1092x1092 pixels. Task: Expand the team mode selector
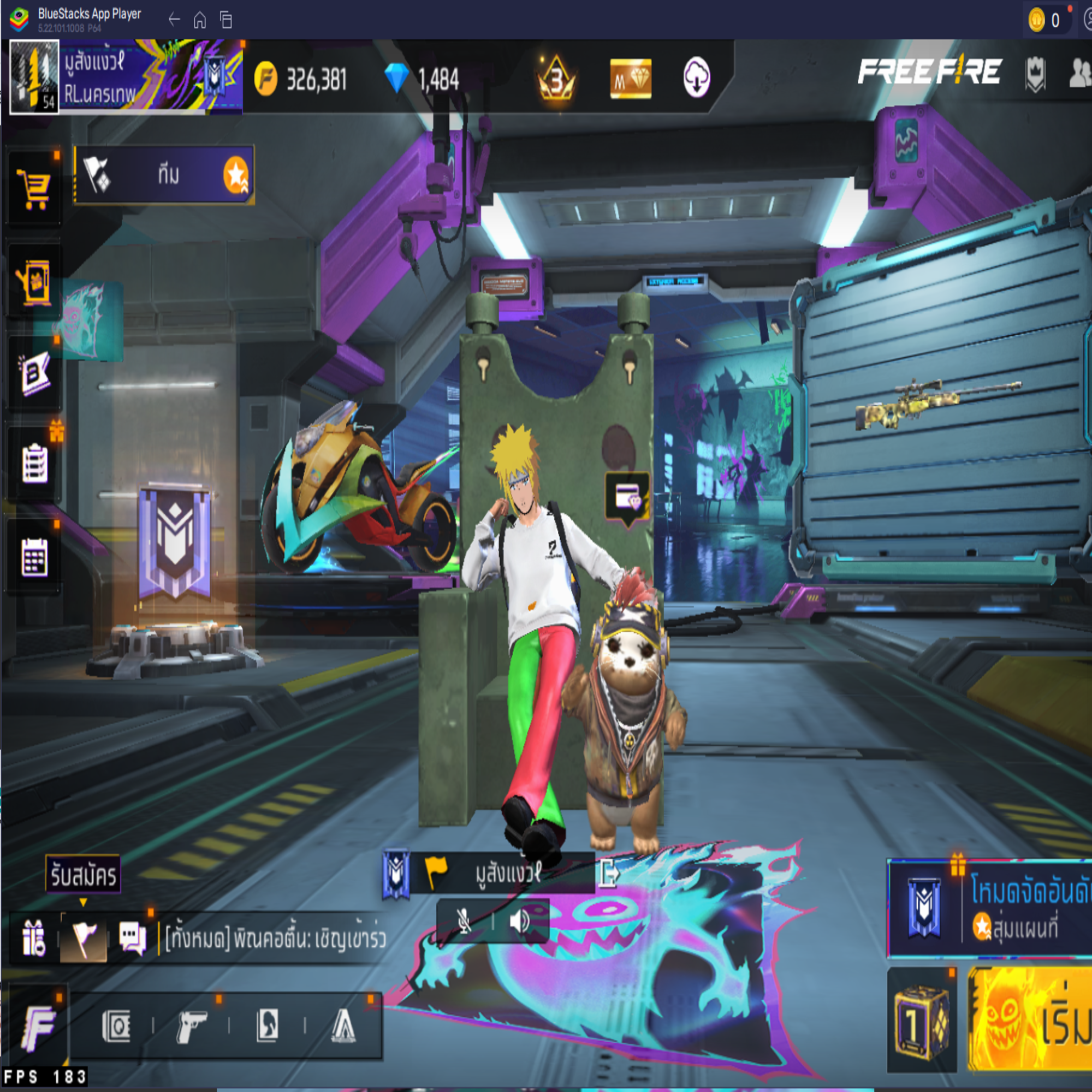tap(164, 175)
